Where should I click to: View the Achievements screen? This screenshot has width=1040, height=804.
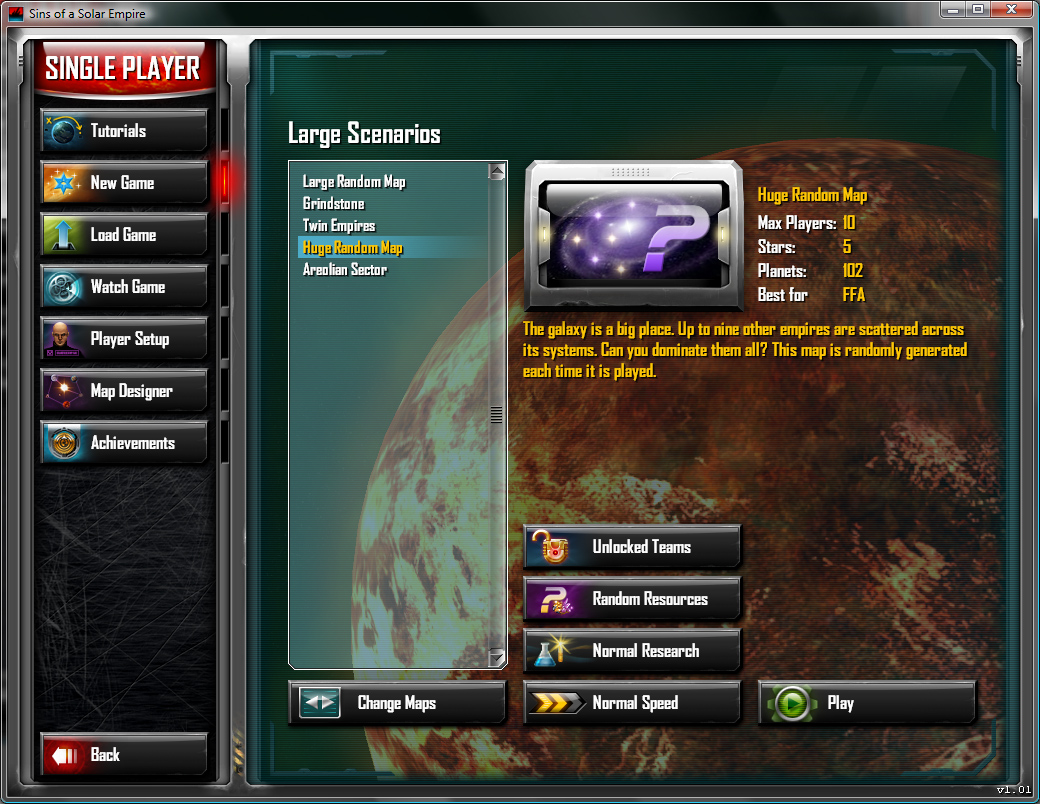pyautogui.click(x=124, y=443)
